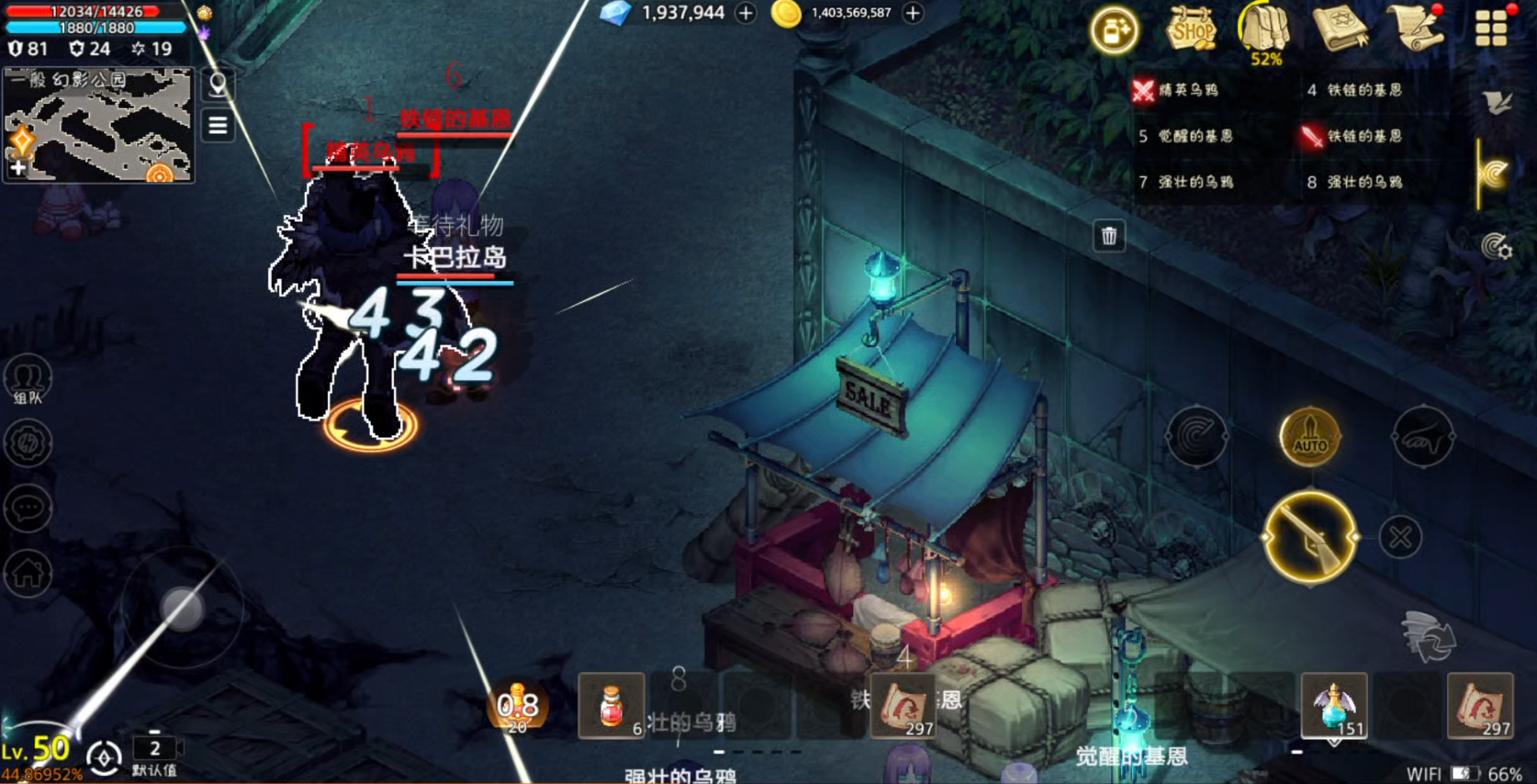Open the party (组队) menu
This screenshot has height=784, width=1537.
[28, 379]
